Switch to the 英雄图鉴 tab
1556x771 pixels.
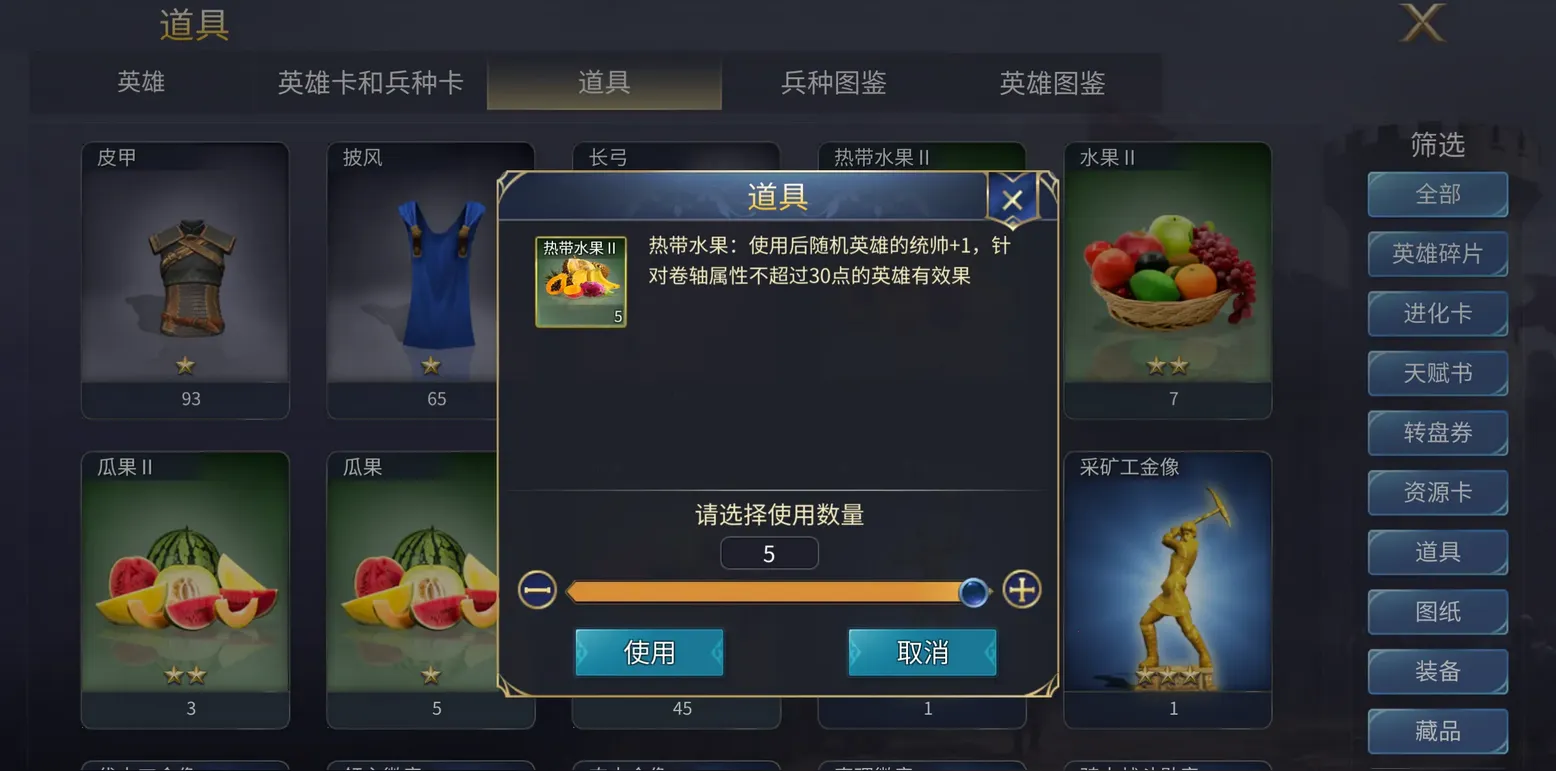pyautogui.click(x=1052, y=84)
